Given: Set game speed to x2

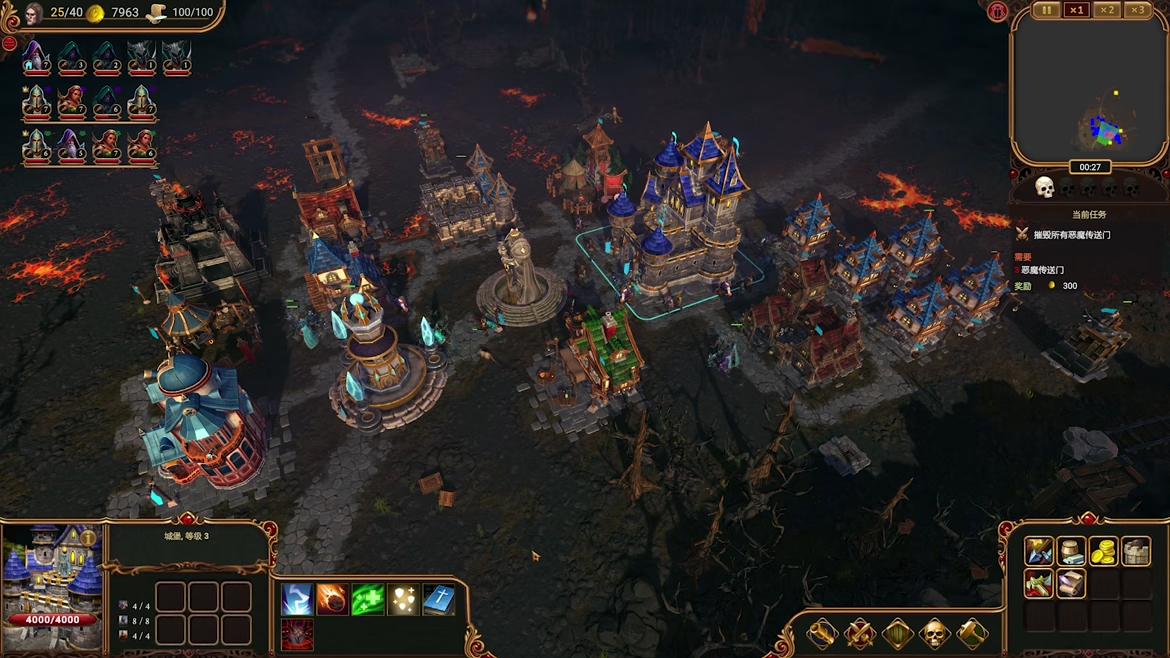Looking at the screenshot, I should (1107, 10).
